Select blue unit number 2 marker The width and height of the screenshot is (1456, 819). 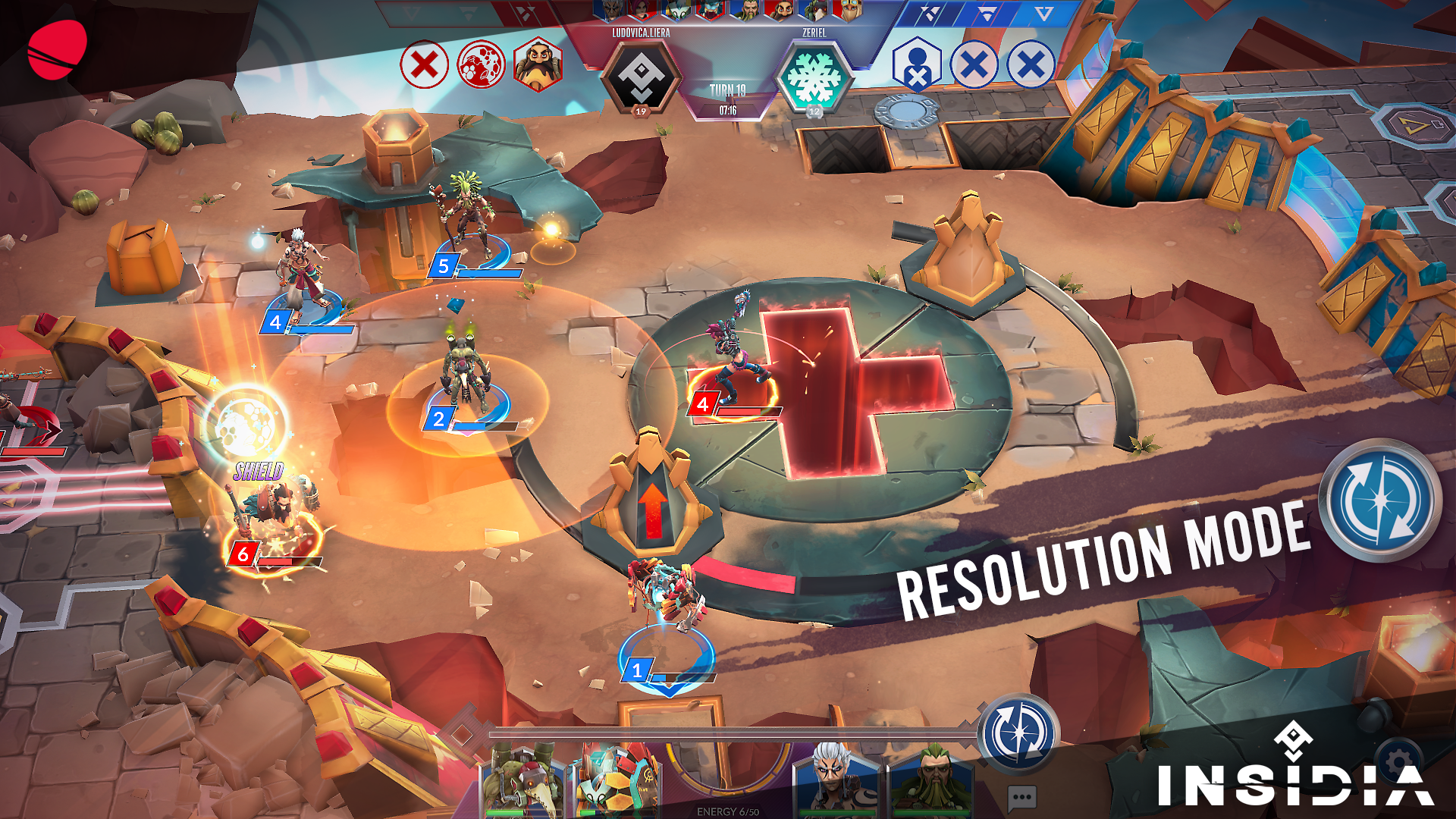click(438, 419)
